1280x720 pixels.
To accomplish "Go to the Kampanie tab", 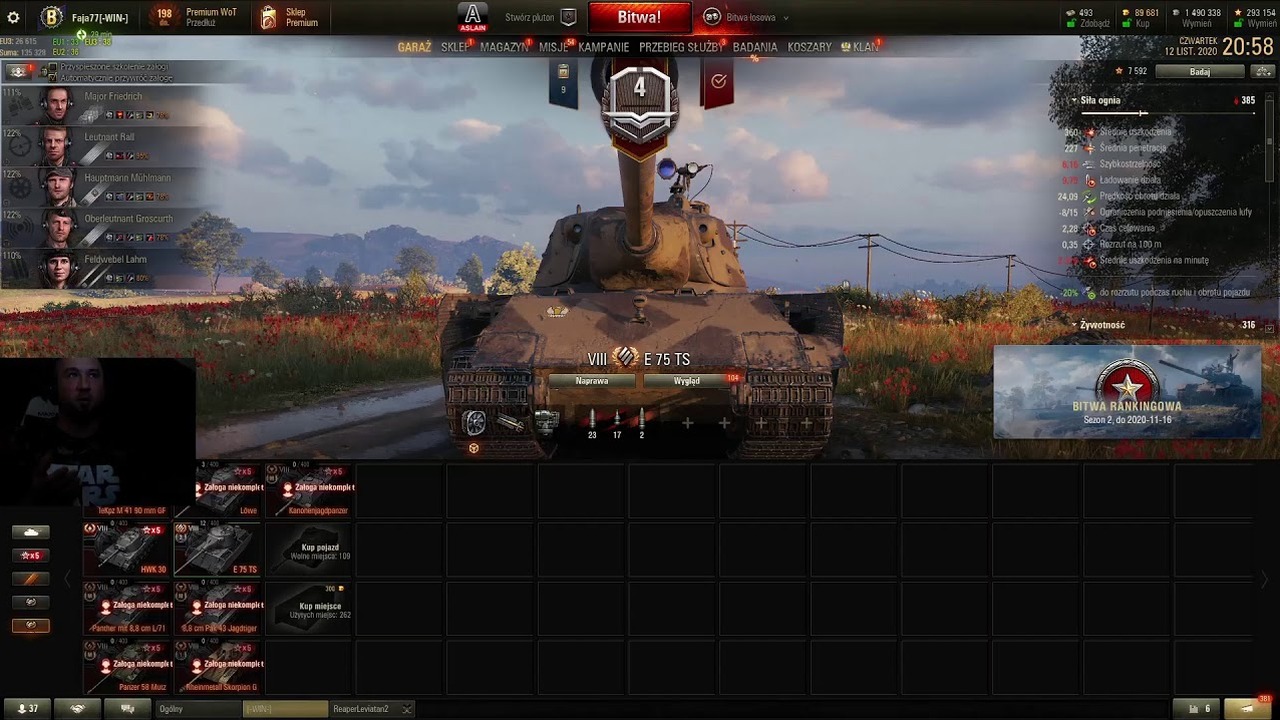I will pyautogui.click(x=603, y=47).
